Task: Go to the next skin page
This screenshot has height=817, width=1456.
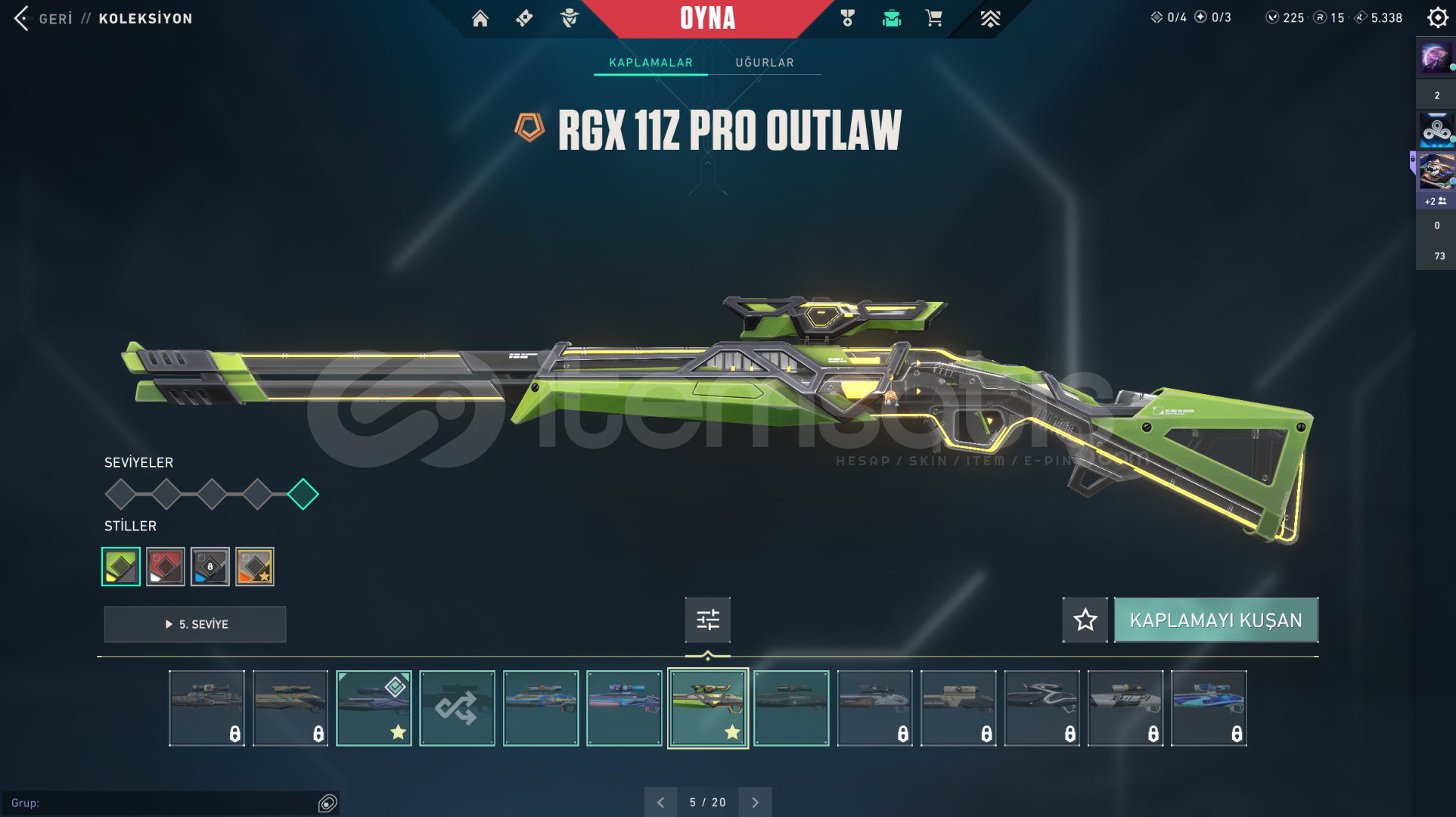Action: [755, 802]
